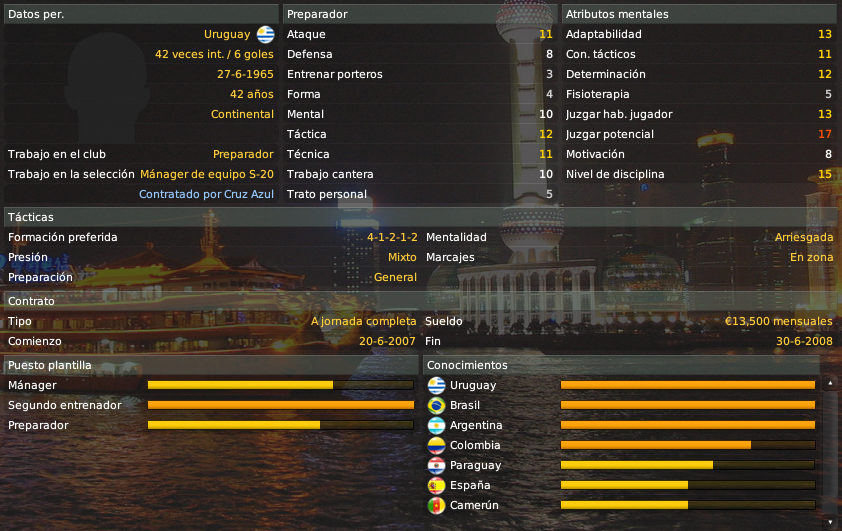This screenshot has height=531, width=842.
Task: Click the knowledge list's scroll-up arrow
Action: pos(829,383)
